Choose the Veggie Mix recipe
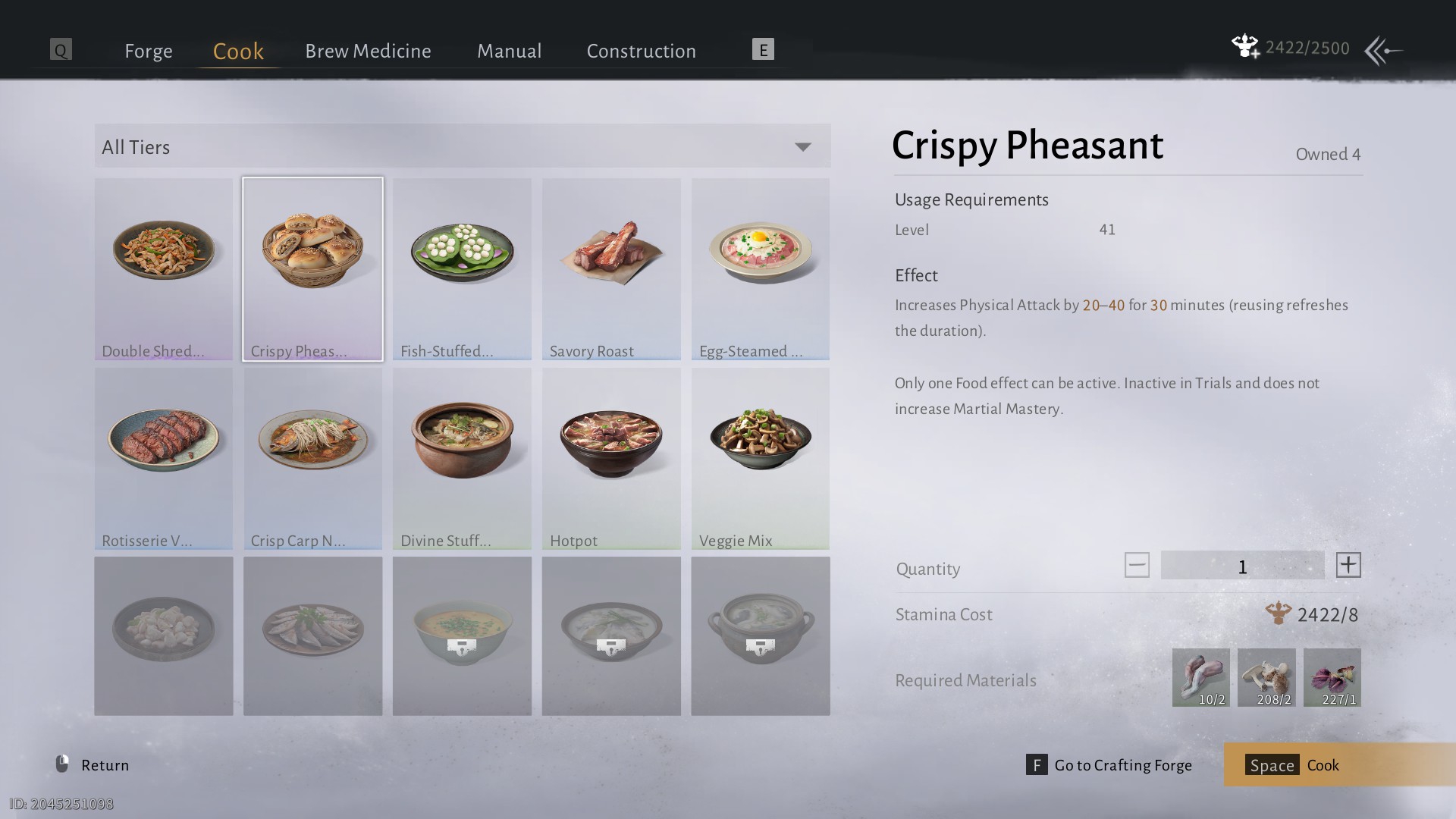The image size is (1456, 819). tap(760, 458)
